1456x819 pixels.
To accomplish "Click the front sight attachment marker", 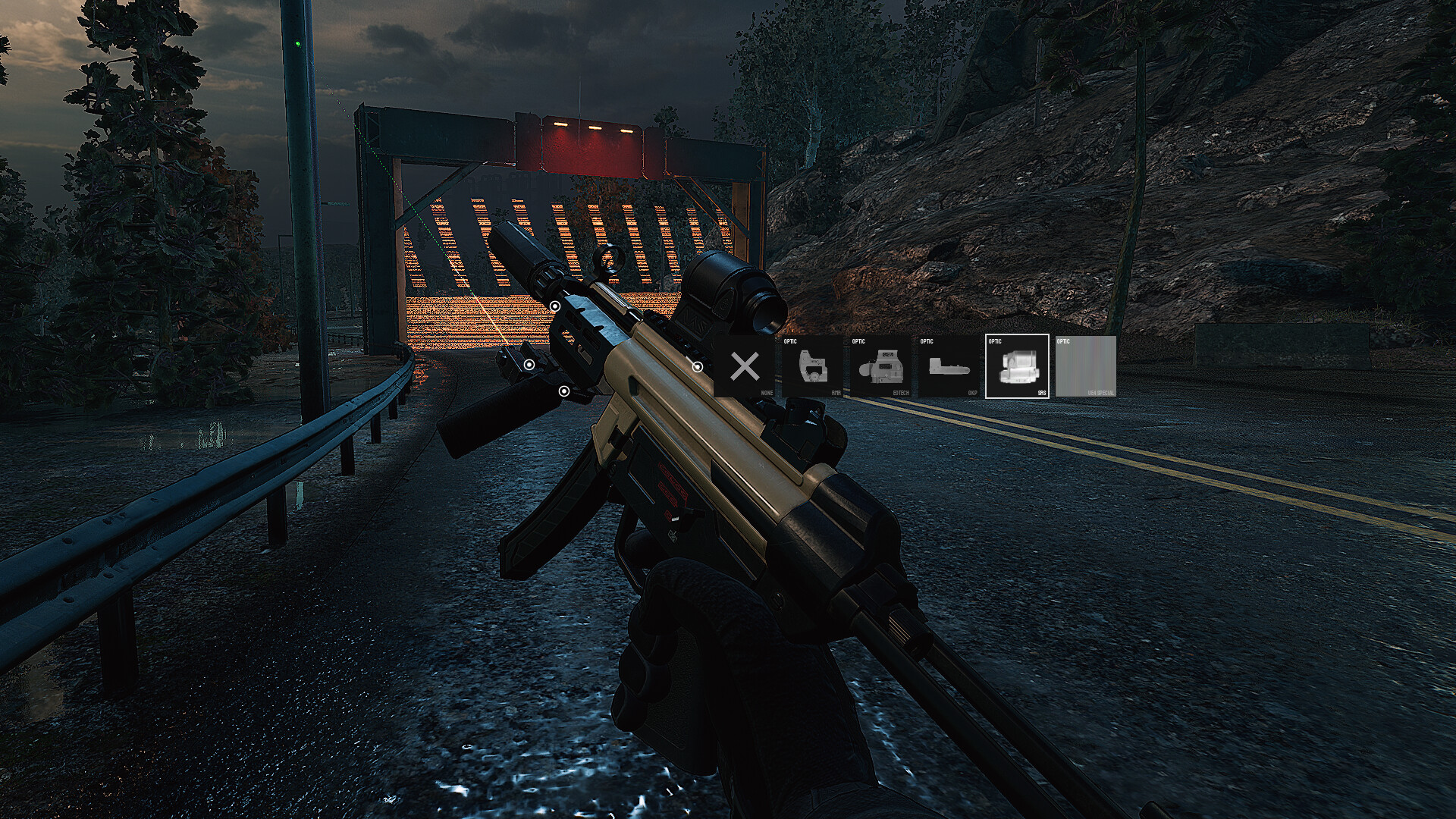I will (x=529, y=364).
